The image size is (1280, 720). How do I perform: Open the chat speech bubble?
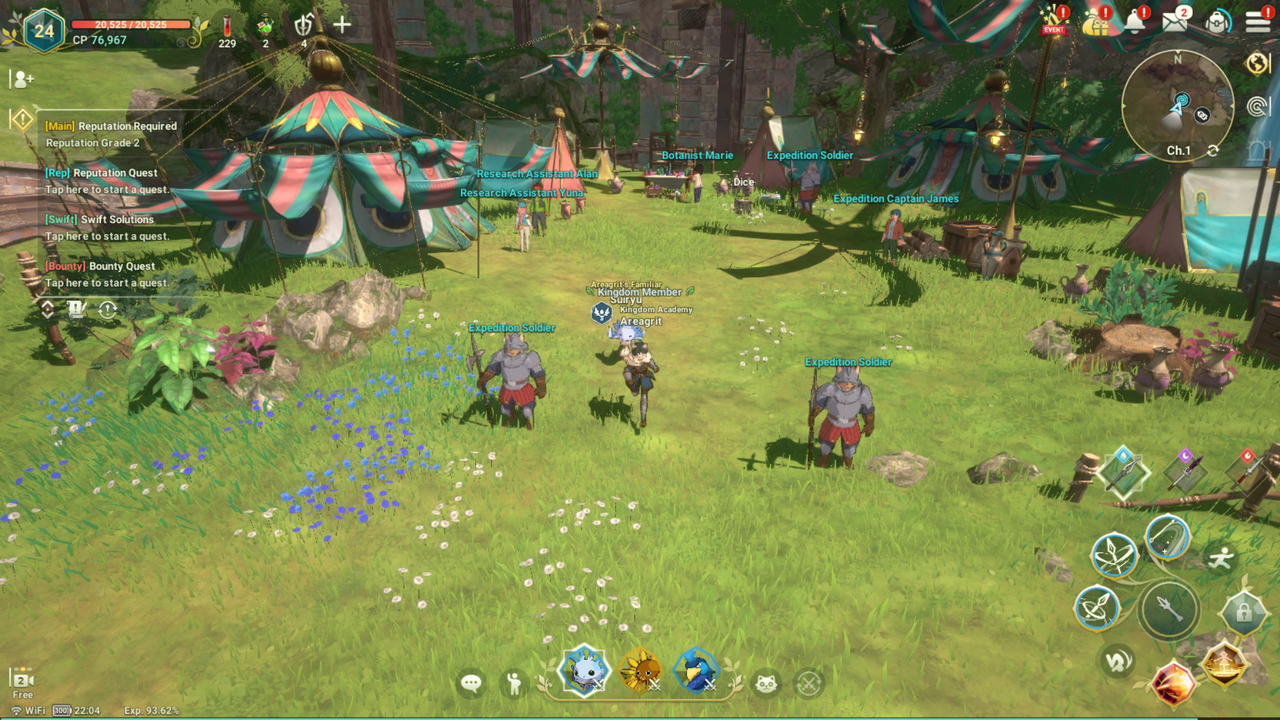[471, 683]
